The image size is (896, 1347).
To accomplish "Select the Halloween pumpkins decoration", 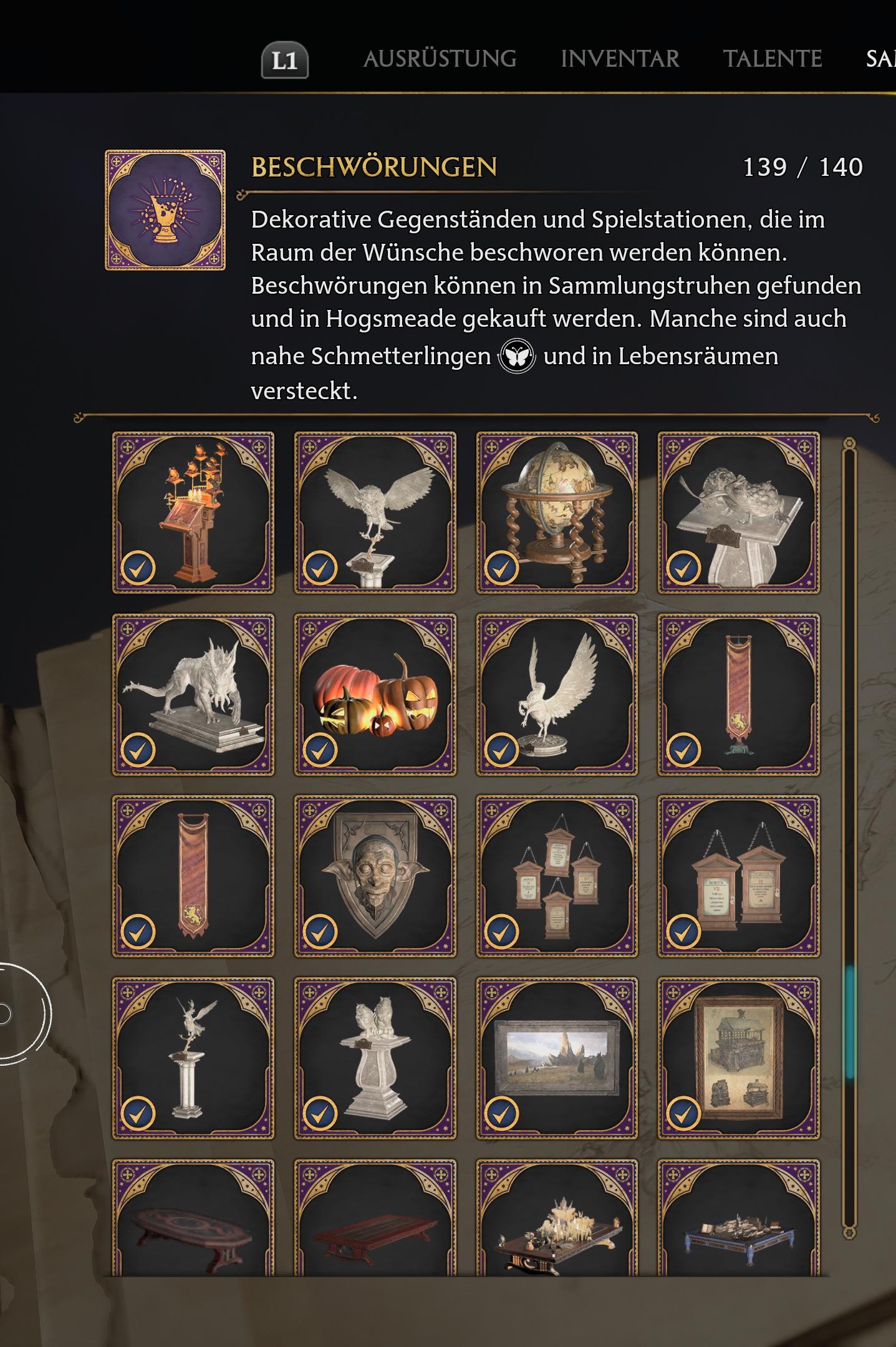I will pyautogui.click(x=375, y=694).
